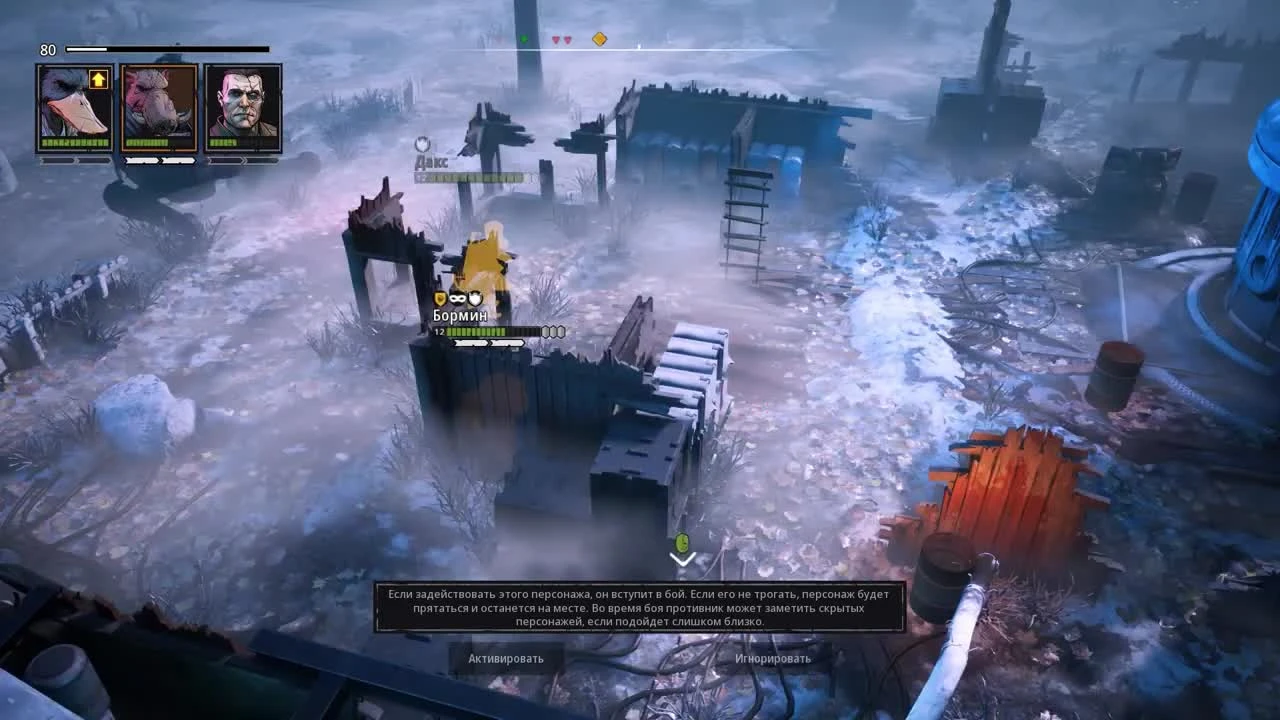Click the white armor icon above Бормин
Screen dimensions: 1280x720
coord(475,298)
